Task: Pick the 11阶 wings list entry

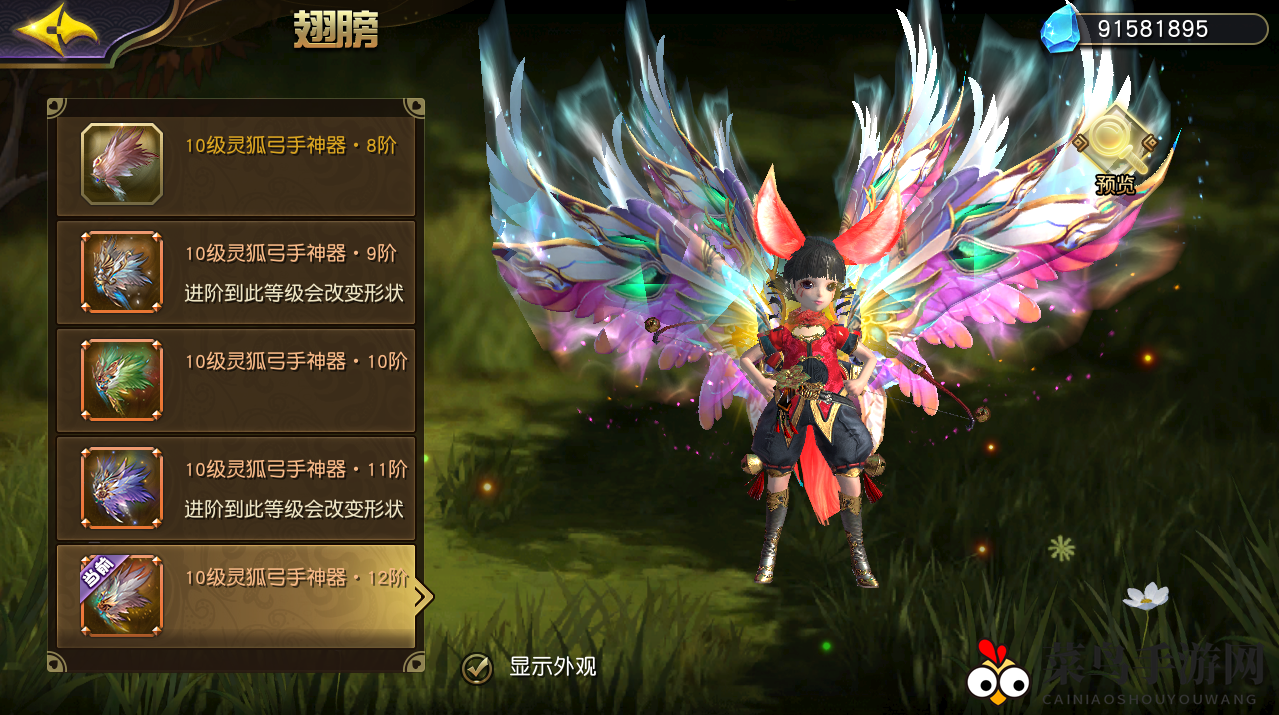Action: [236, 488]
